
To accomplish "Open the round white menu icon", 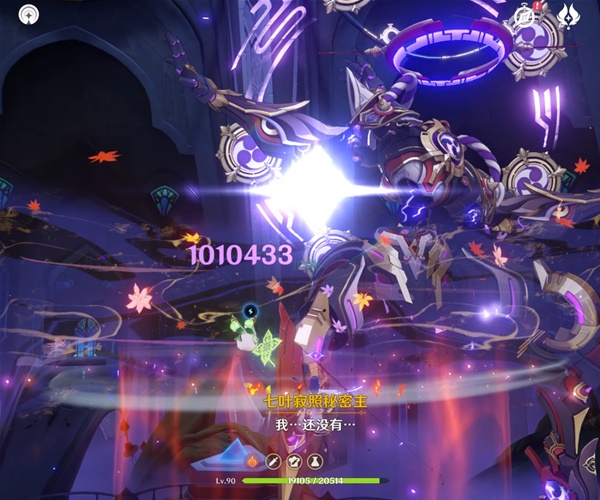I will point(29,14).
